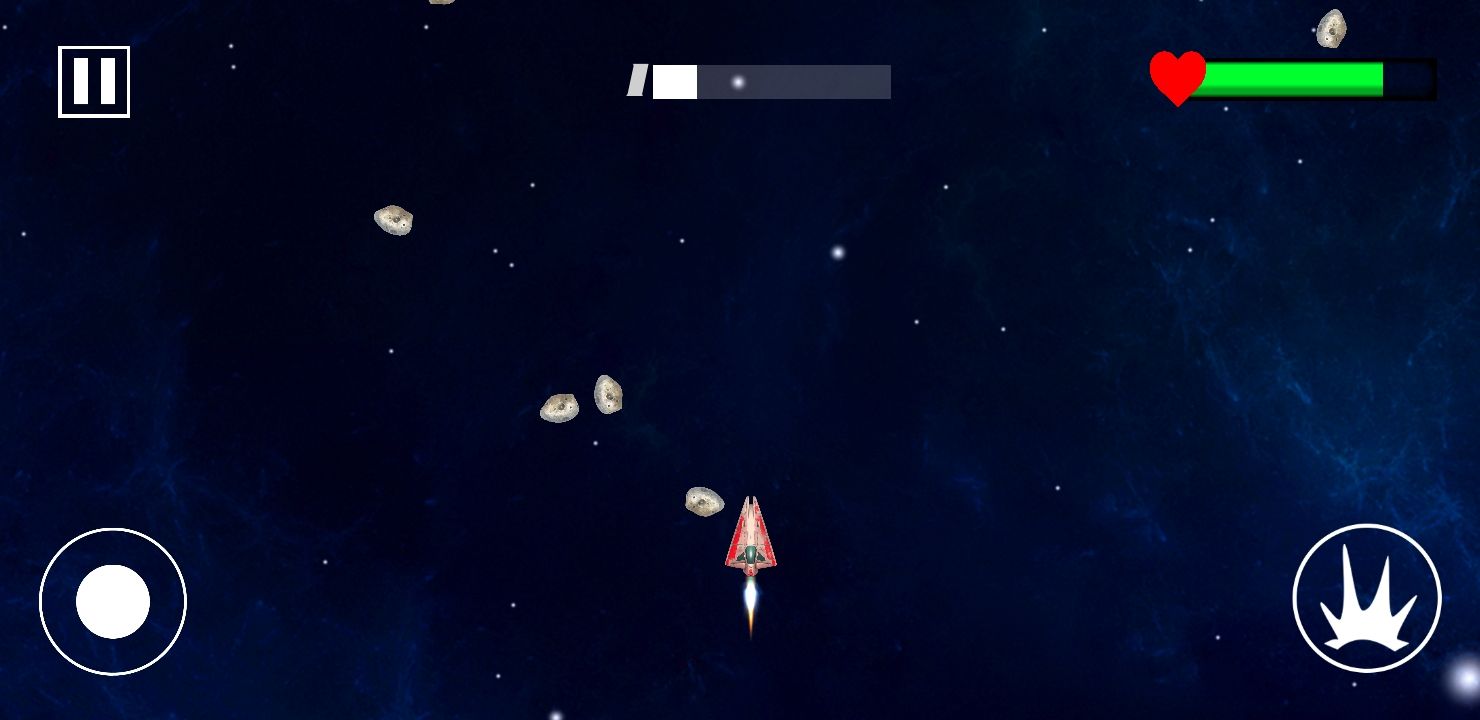
Task: Tap the green health bar
Action: click(1295, 75)
